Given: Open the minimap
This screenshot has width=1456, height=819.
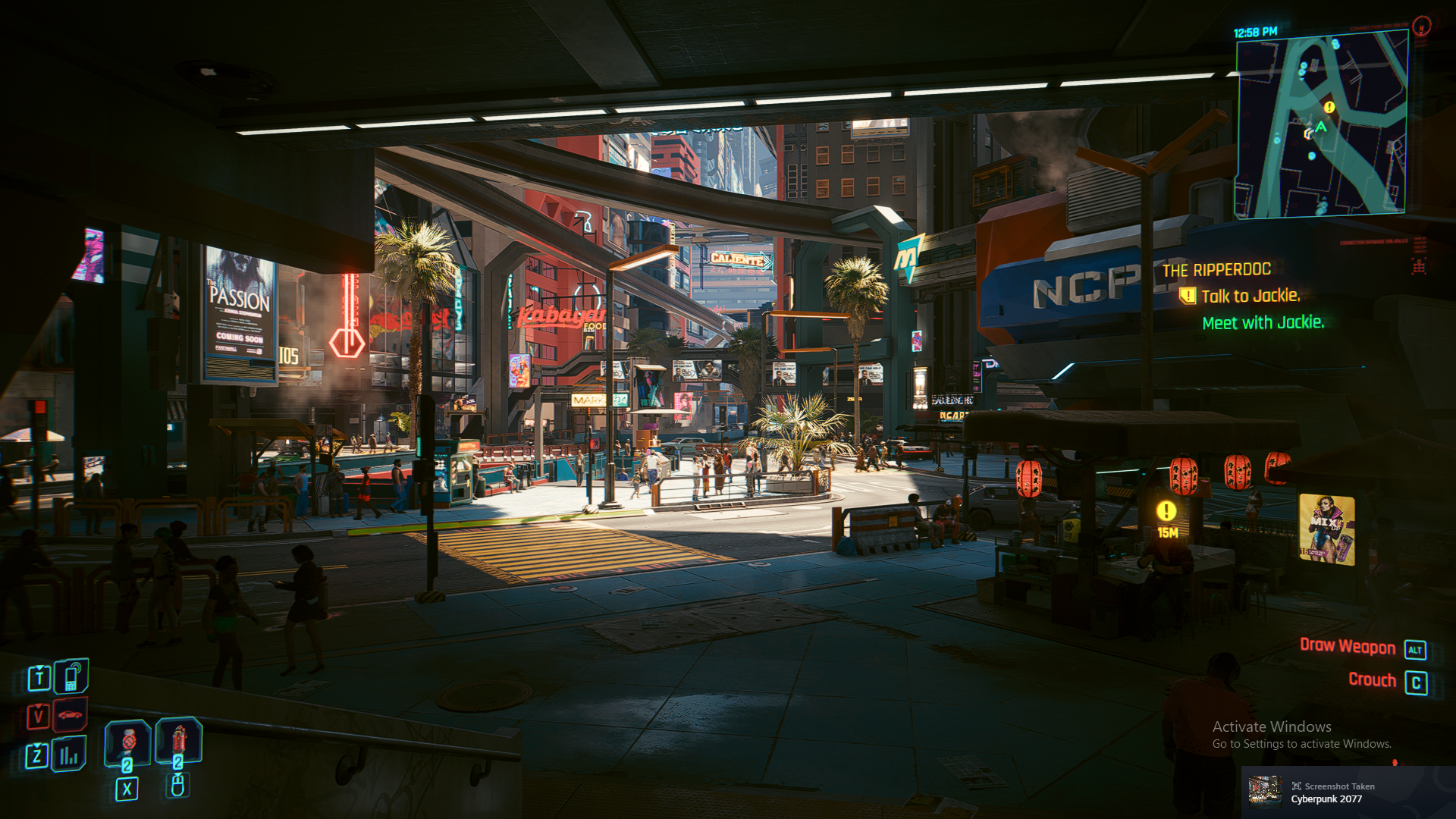Looking at the screenshot, I should click(1321, 125).
